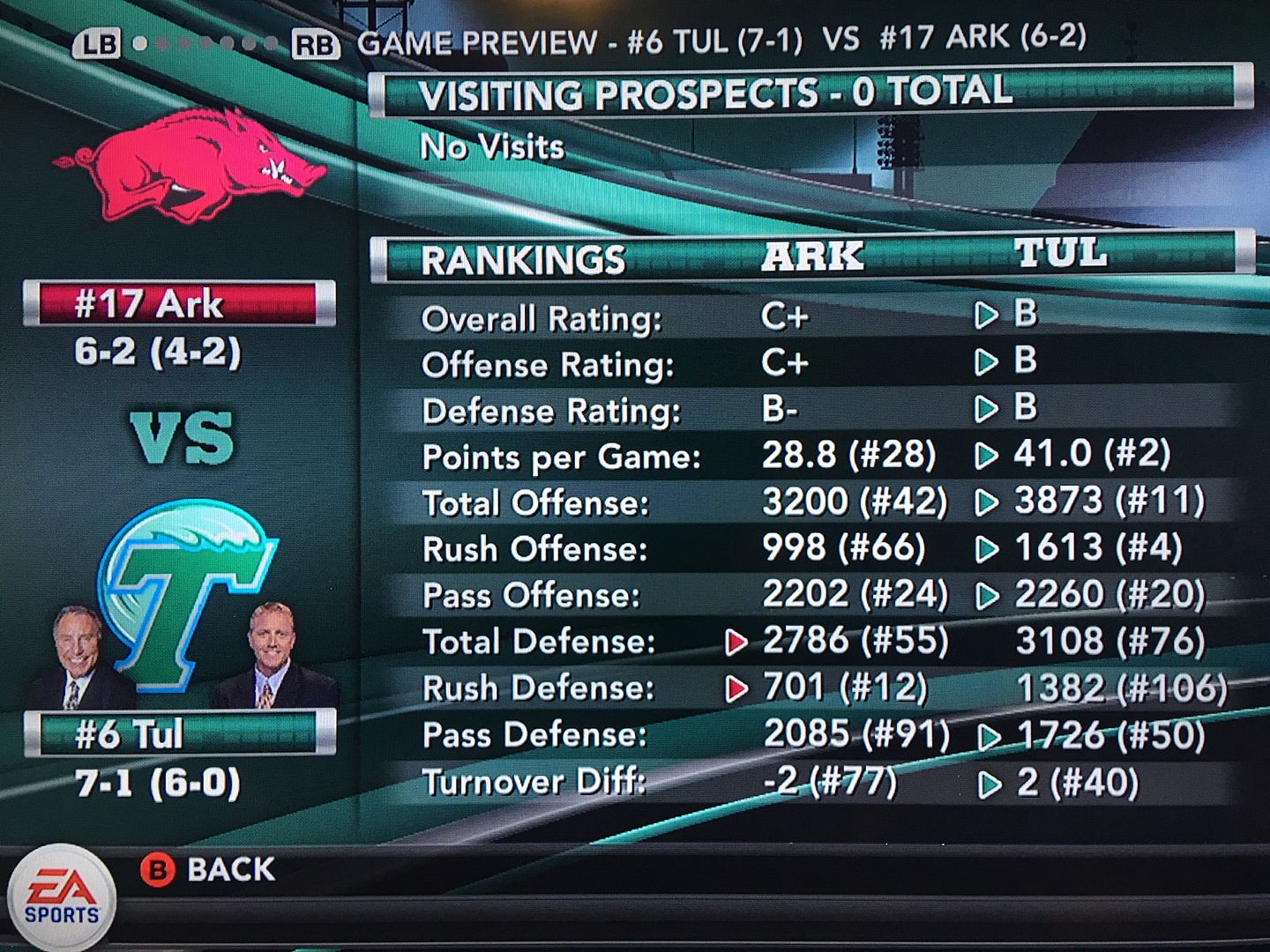
Task: Go back using the BACK label
Action: (x=229, y=870)
